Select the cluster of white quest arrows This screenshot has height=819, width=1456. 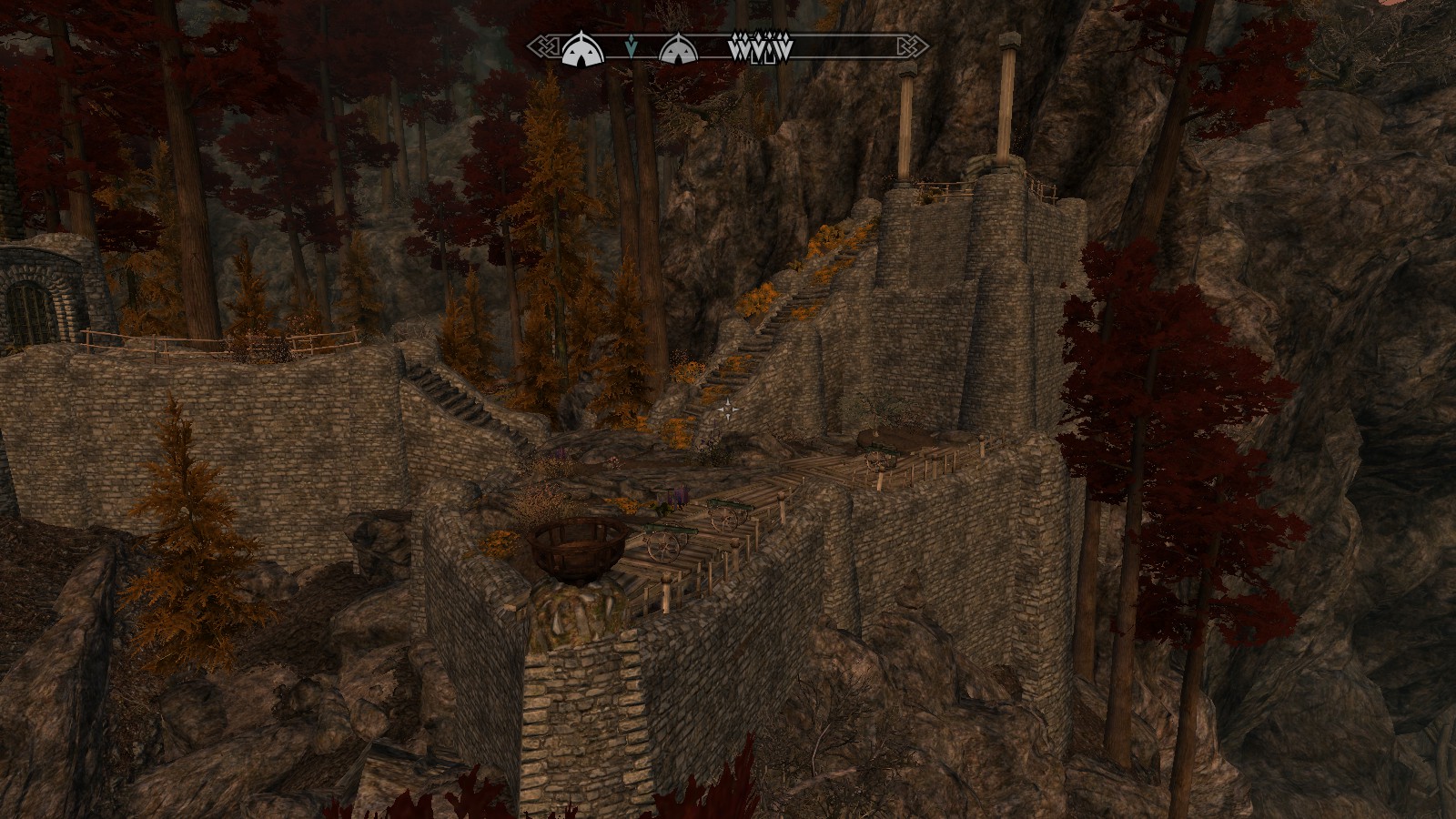[762, 48]
